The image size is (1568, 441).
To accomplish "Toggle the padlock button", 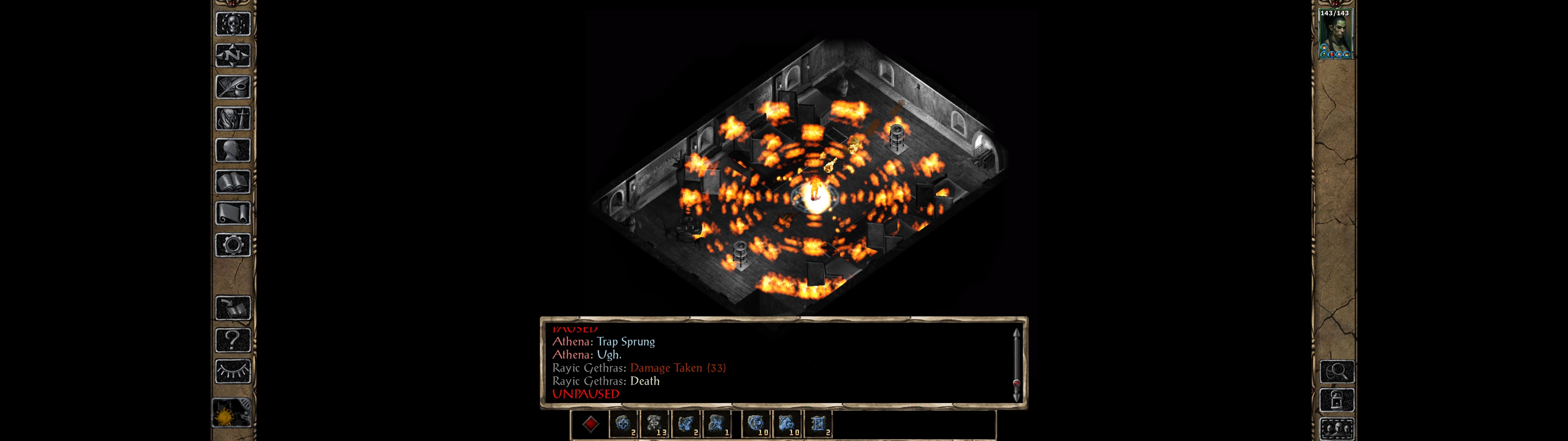I will point(1337,401).
